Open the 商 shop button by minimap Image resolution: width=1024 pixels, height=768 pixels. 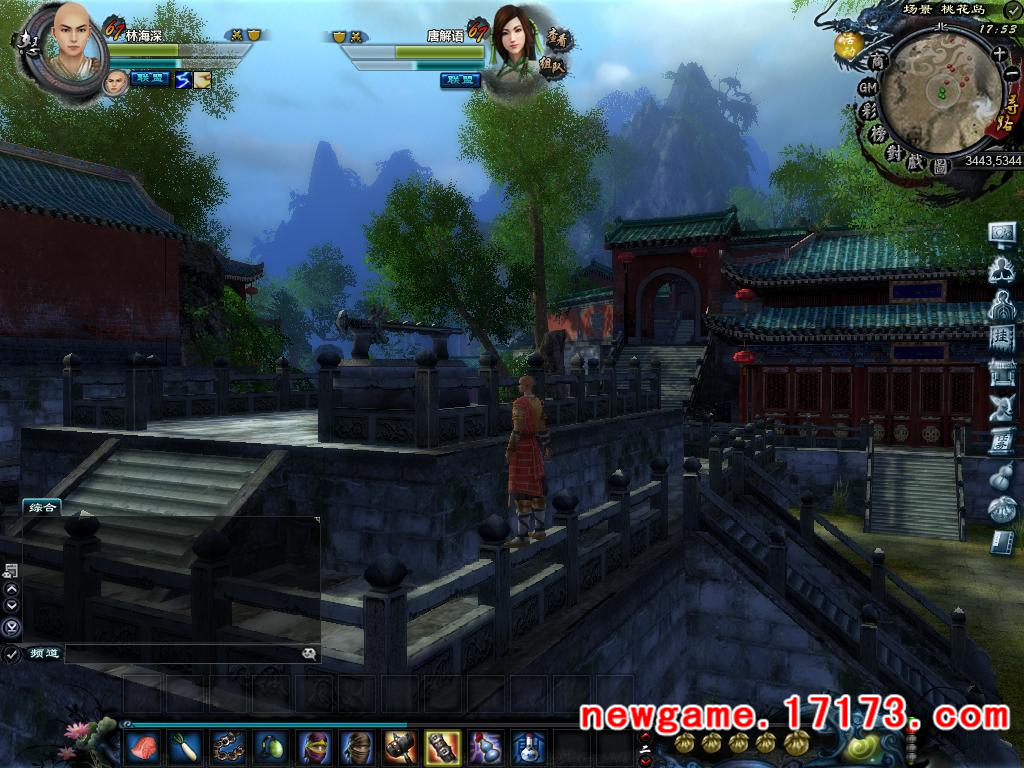[878, 62]
